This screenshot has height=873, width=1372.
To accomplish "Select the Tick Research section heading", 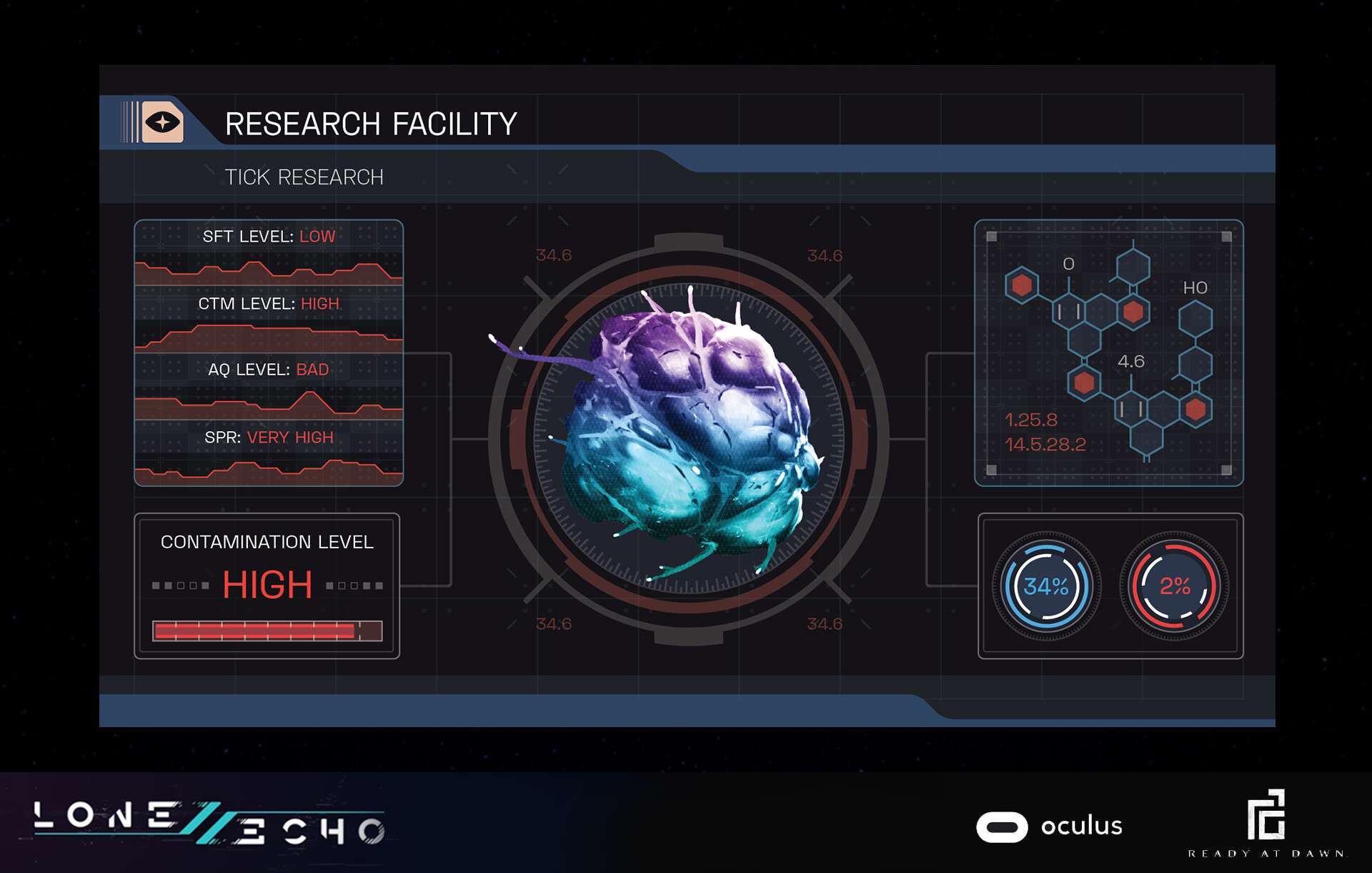I will click(304, 177).
